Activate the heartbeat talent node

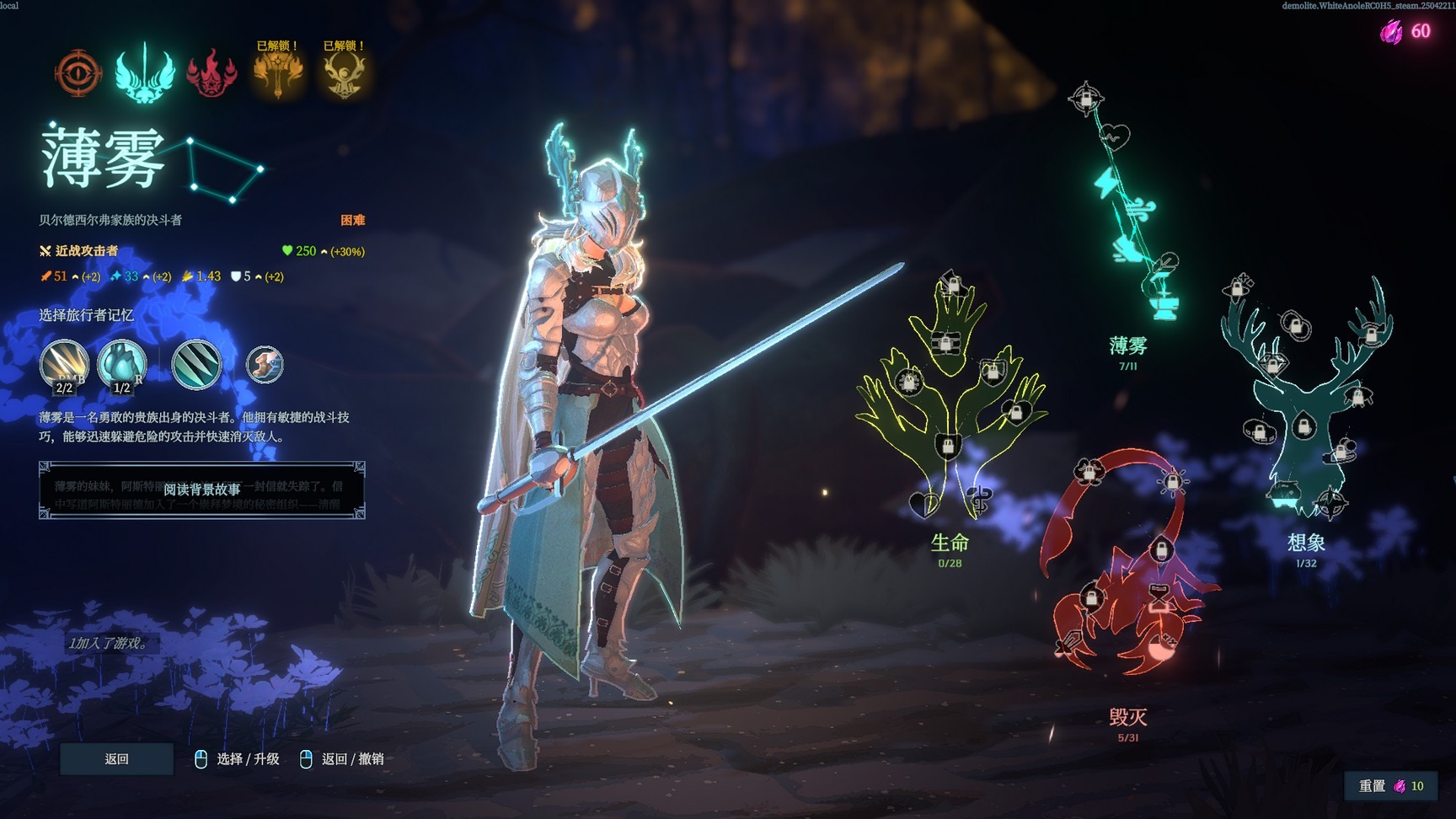click(x=1116, y=136)
